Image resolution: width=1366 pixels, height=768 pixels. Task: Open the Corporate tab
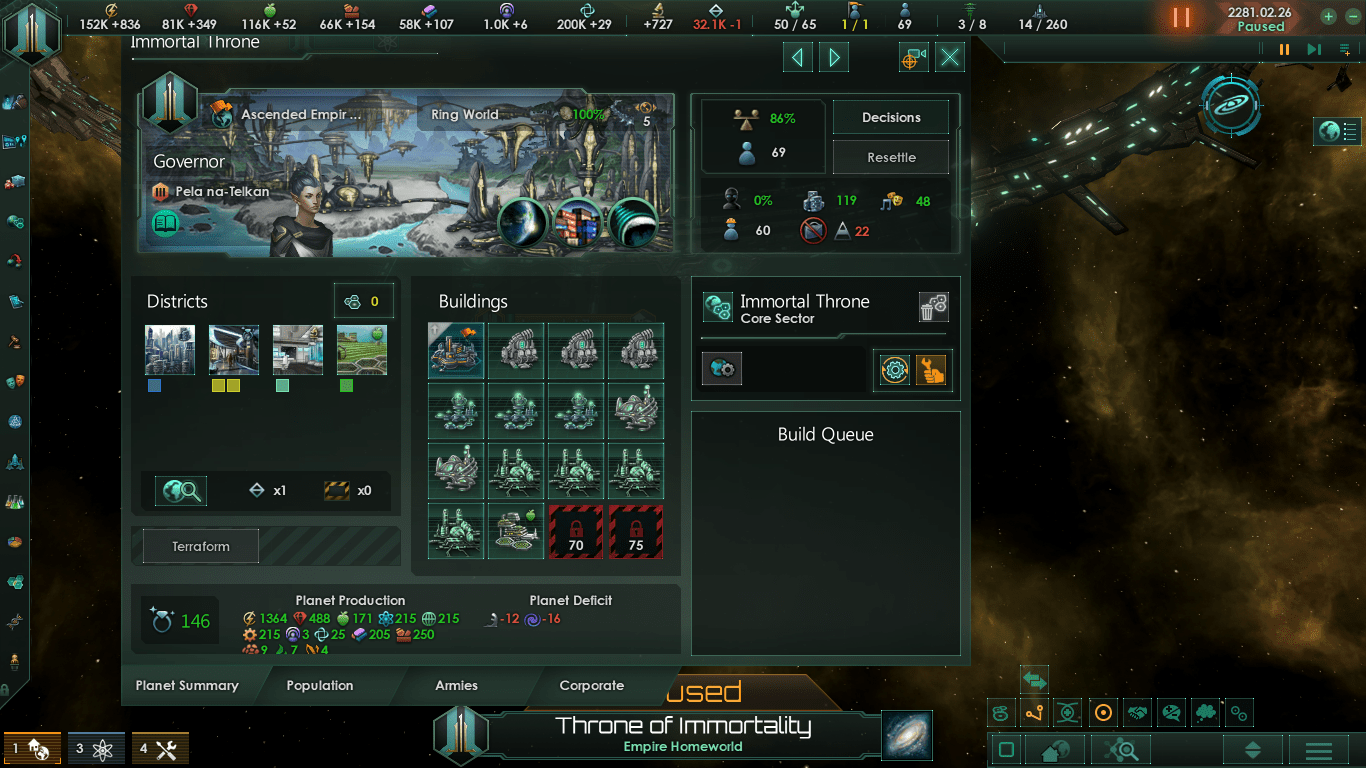592,686
